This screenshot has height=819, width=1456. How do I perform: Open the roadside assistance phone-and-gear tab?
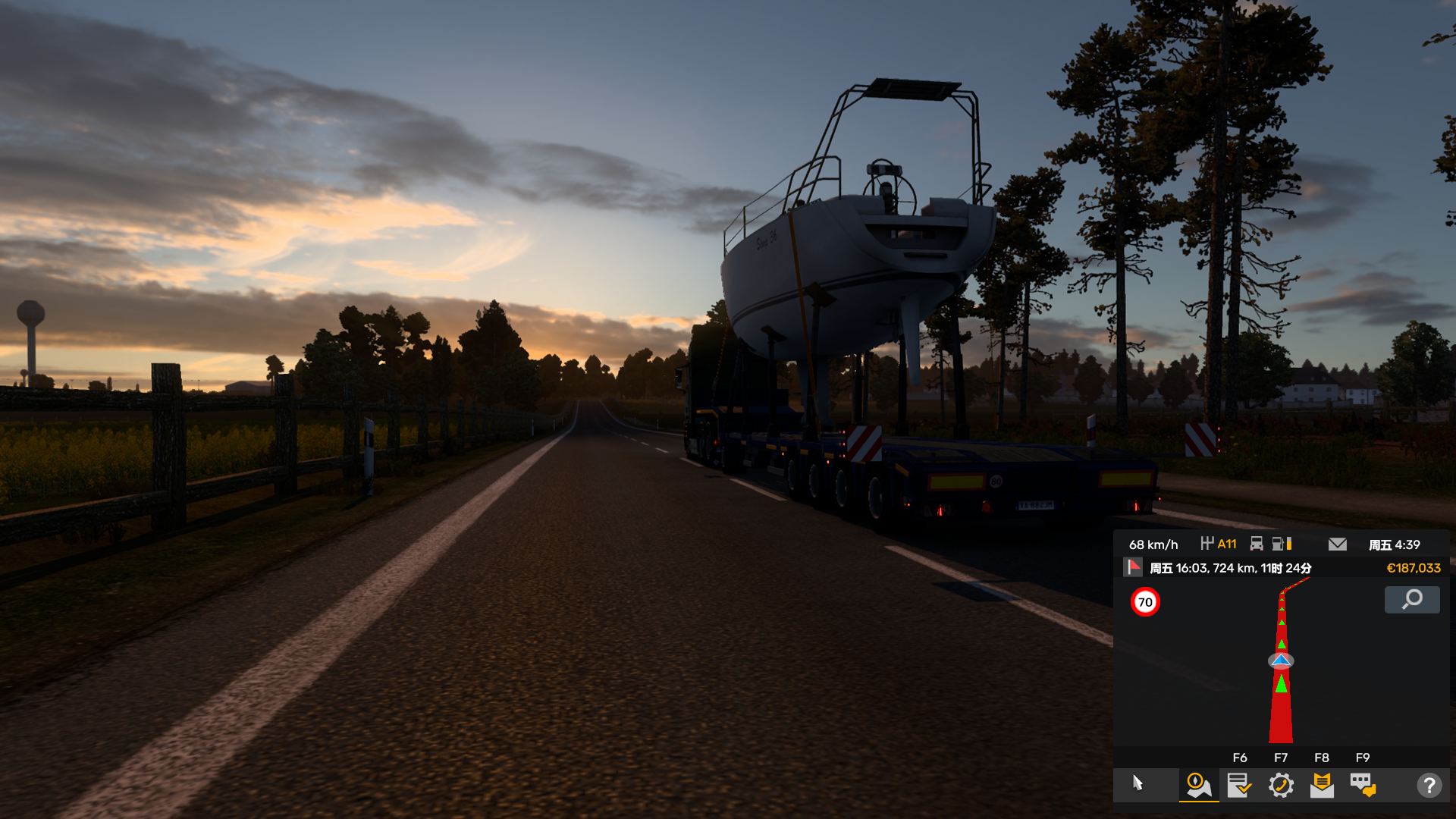point(1281,785)
